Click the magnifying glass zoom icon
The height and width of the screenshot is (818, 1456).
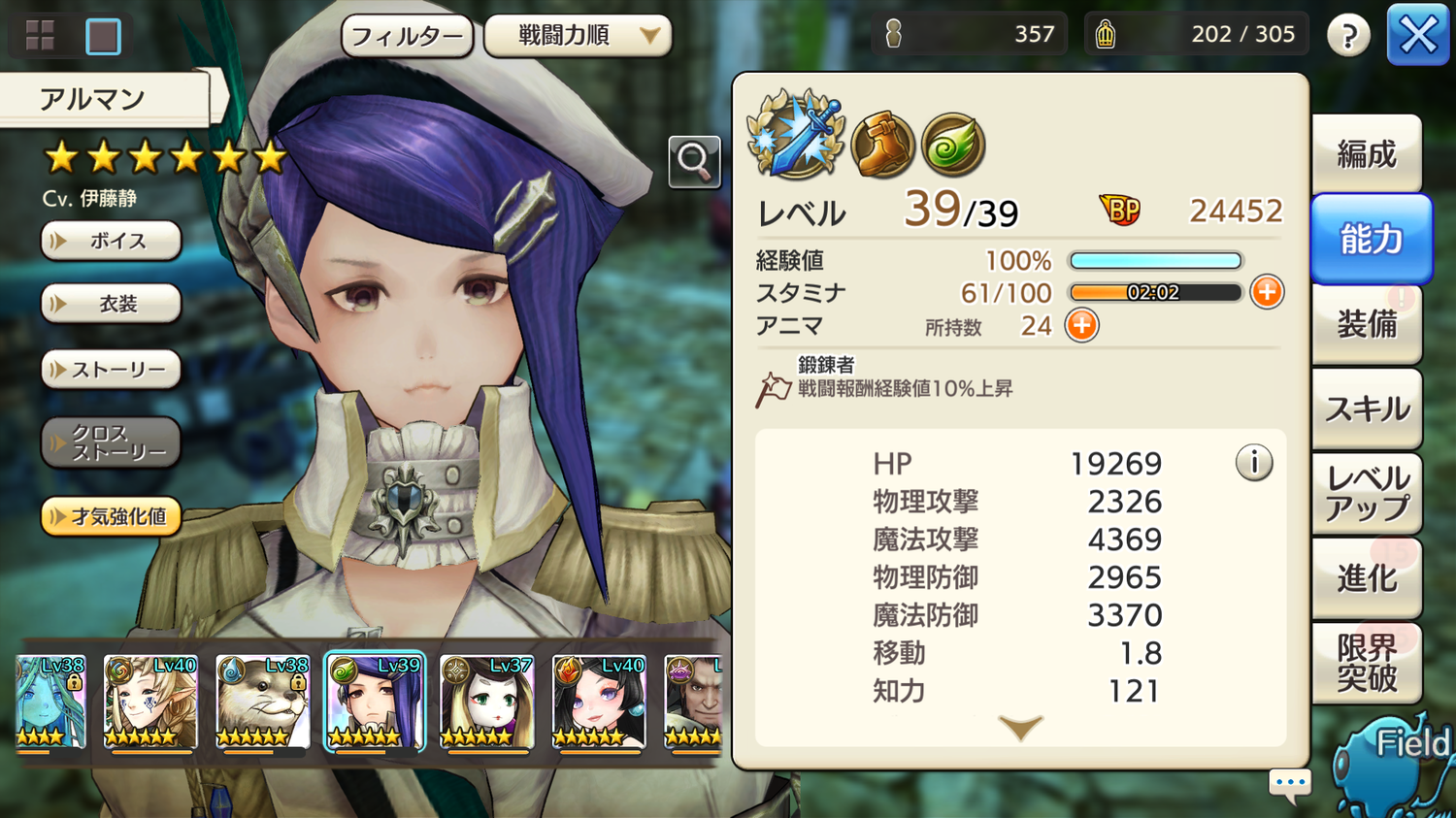click(694, 161)
